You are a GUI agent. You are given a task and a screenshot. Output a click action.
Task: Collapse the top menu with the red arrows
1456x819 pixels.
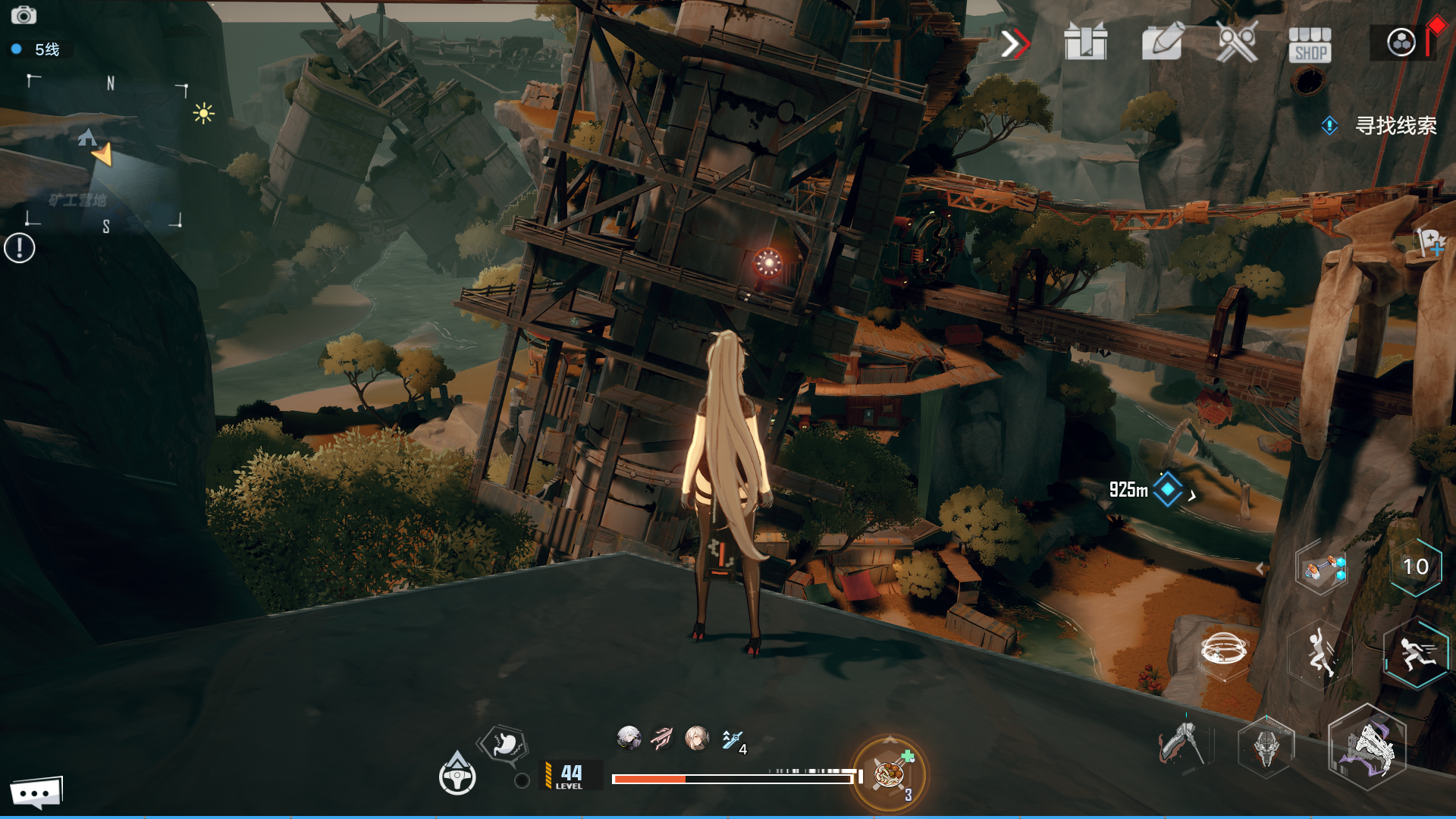pyautogui.click(x=1015, y=44)
